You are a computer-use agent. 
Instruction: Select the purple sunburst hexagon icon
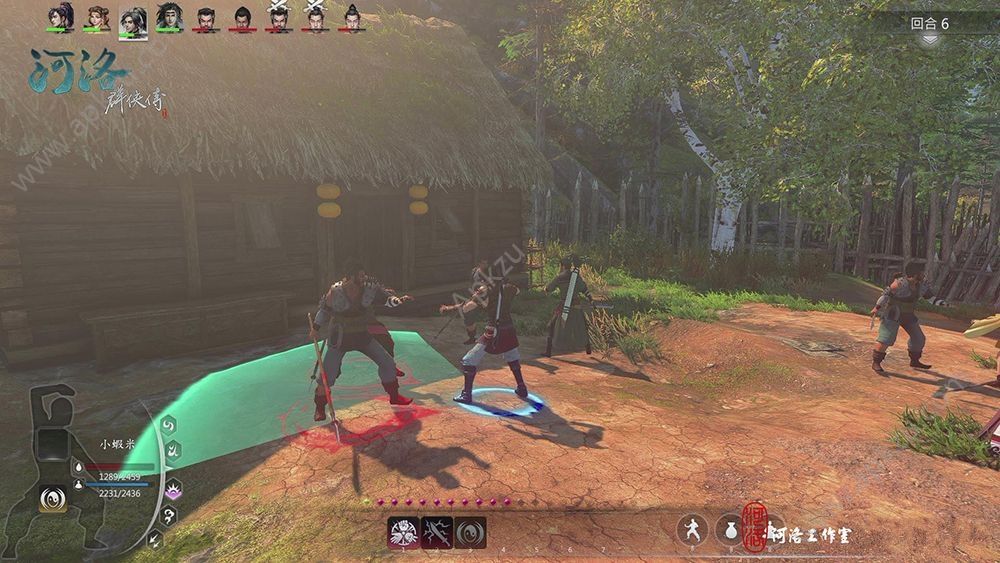click(x=171, y=490)
